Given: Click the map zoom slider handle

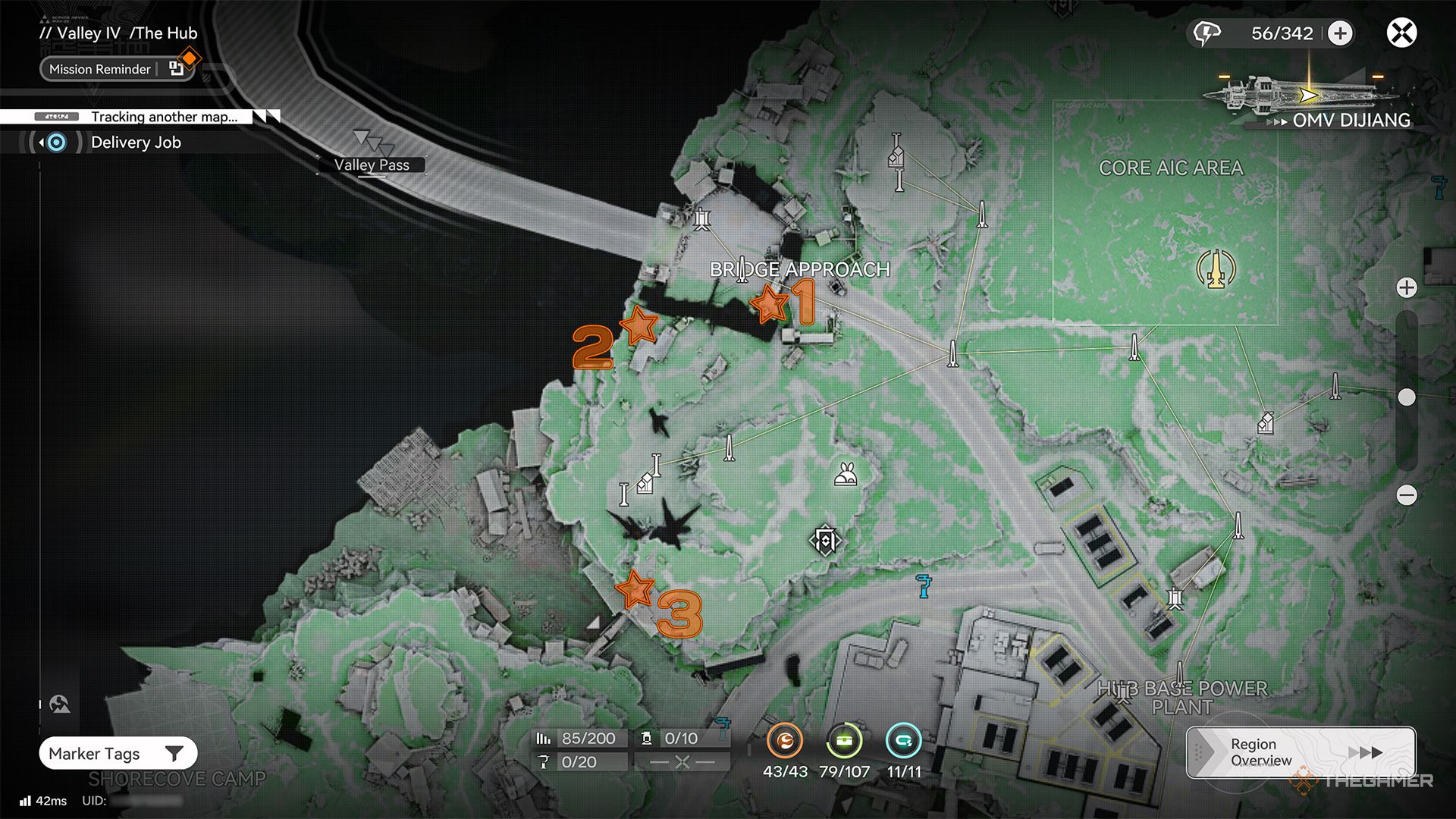Looking at the screenshot, I should [1407, 397].
